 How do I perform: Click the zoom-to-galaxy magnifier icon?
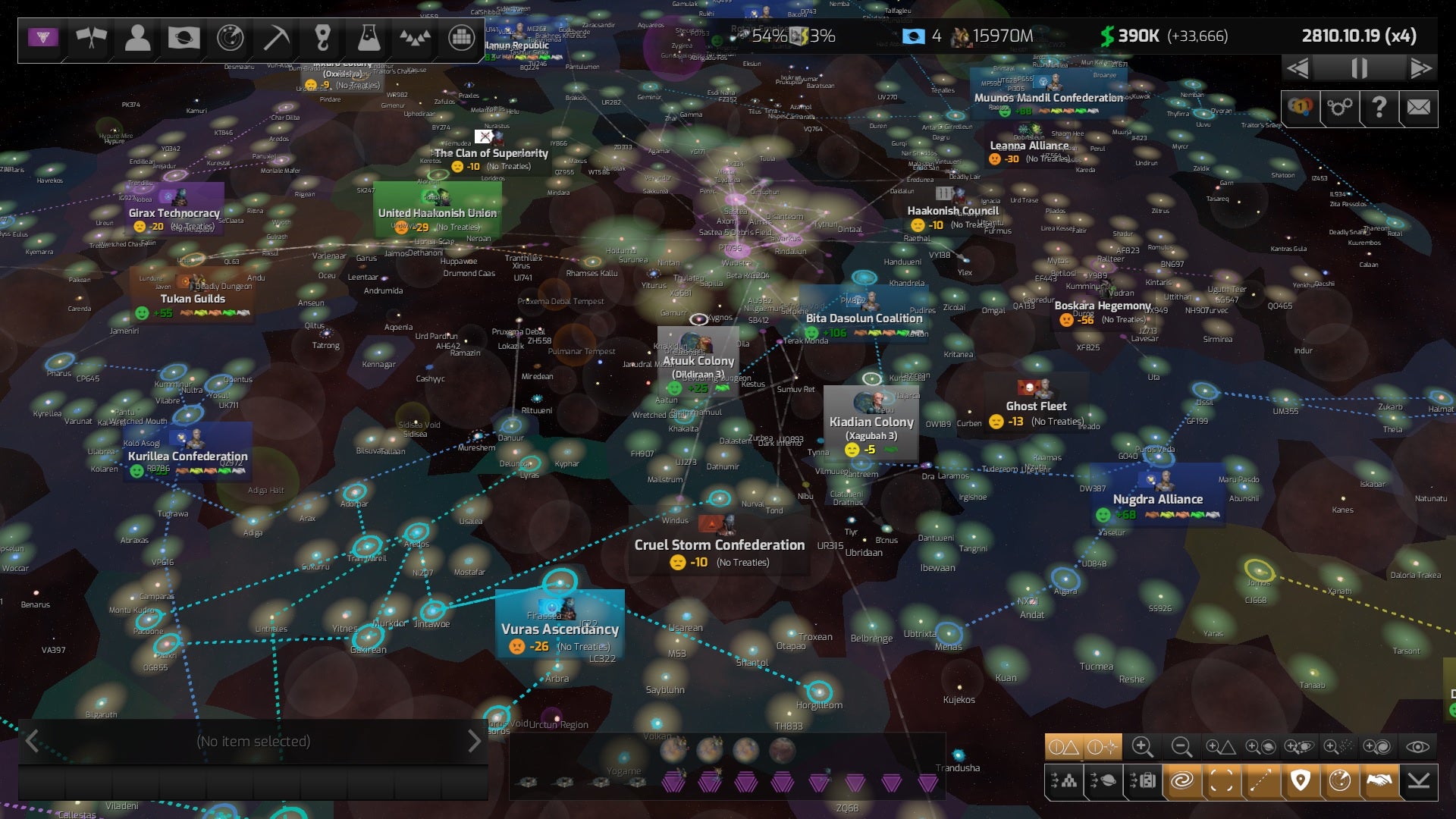(x=1378, y=748)
